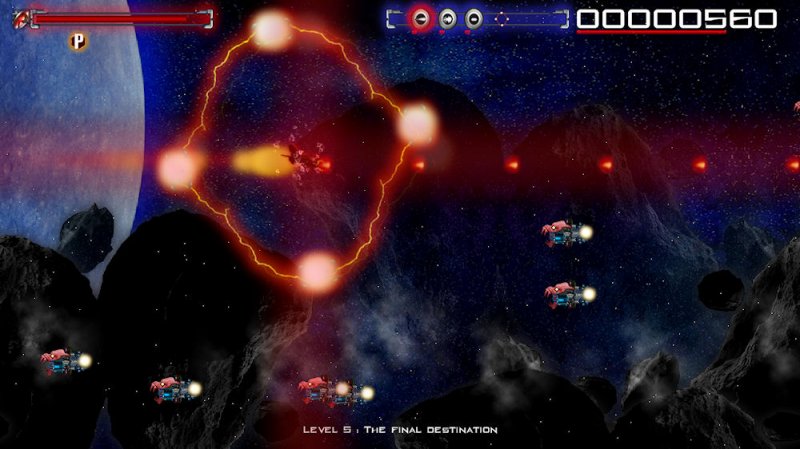Select the red-glowing active weapon icon
The image size is (800, 449).
coord(421,19)
